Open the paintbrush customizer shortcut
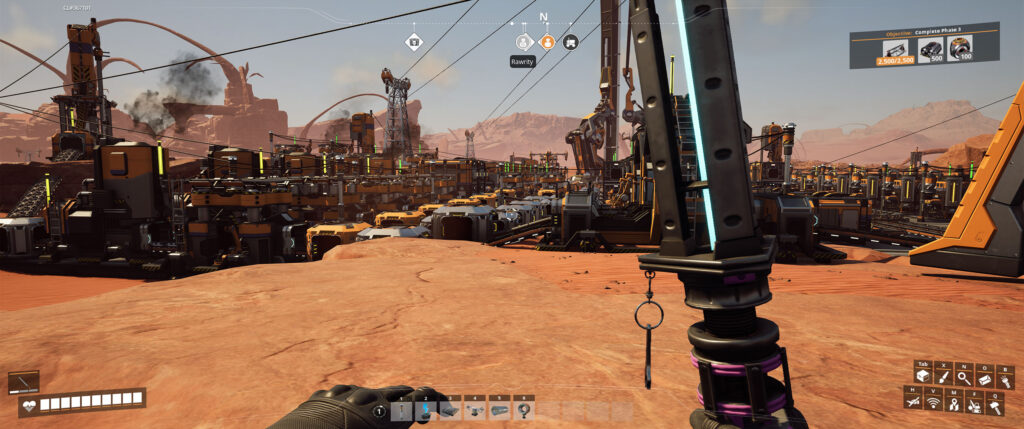 click(x=942, y=377)
